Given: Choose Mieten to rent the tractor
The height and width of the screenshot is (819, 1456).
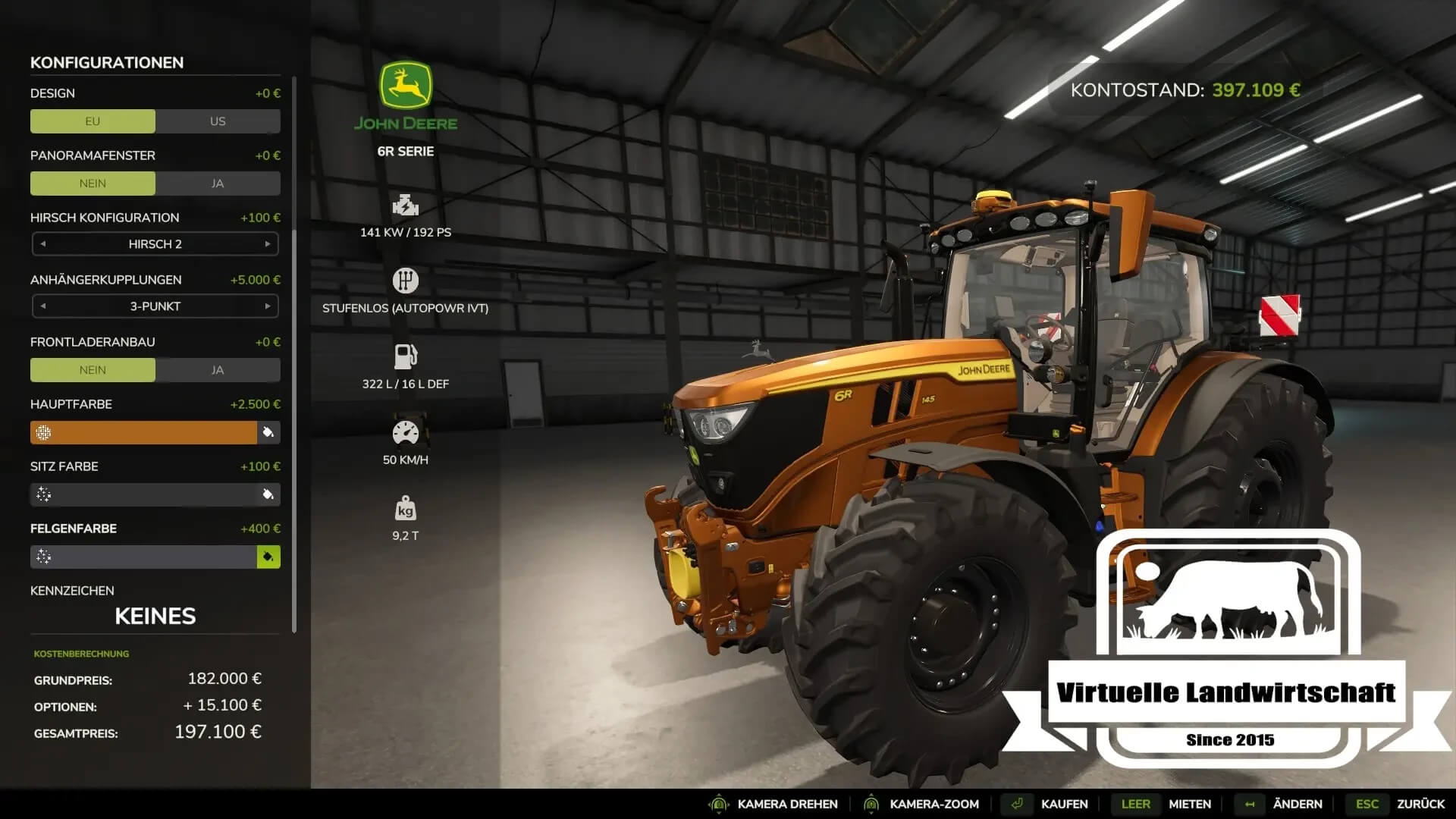Looking at the screenshot, I should click(x=1189, y=804).
